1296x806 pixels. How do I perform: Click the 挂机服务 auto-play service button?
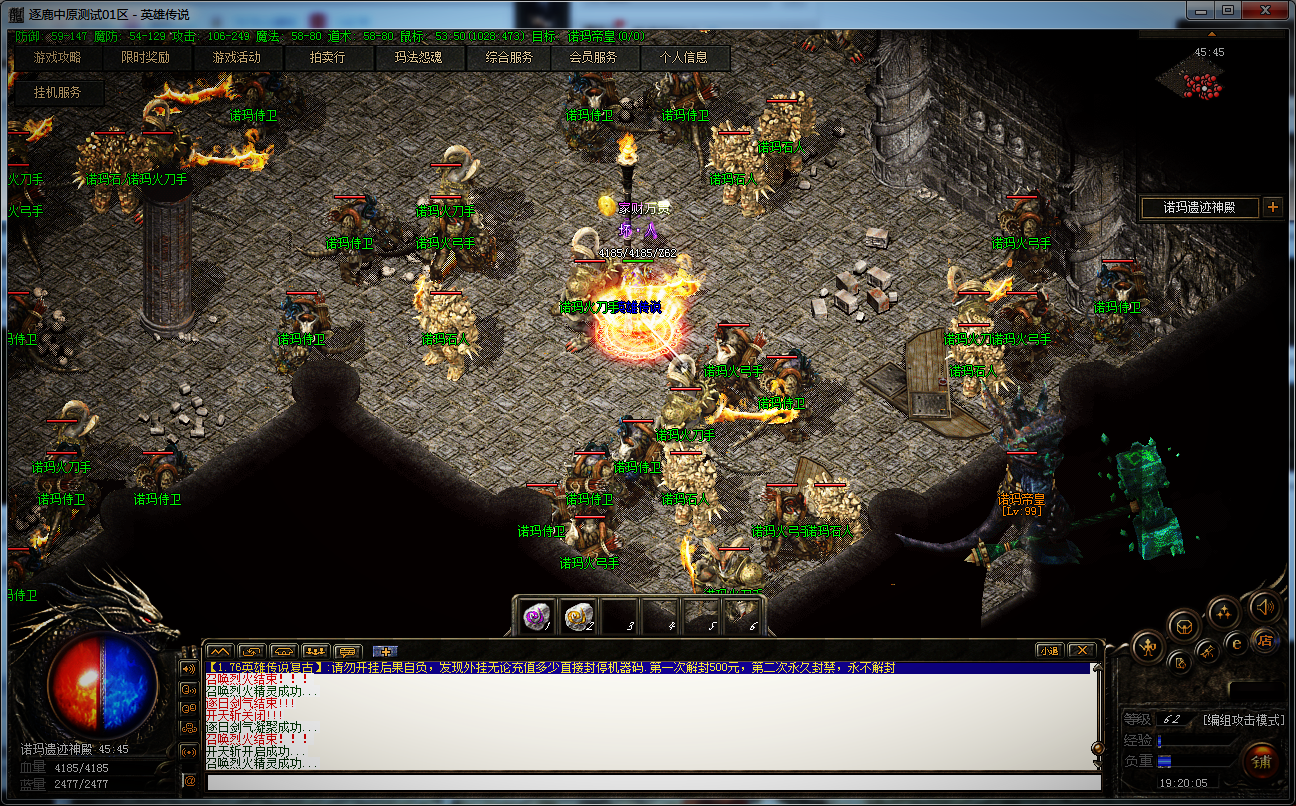tap(57, 93)
